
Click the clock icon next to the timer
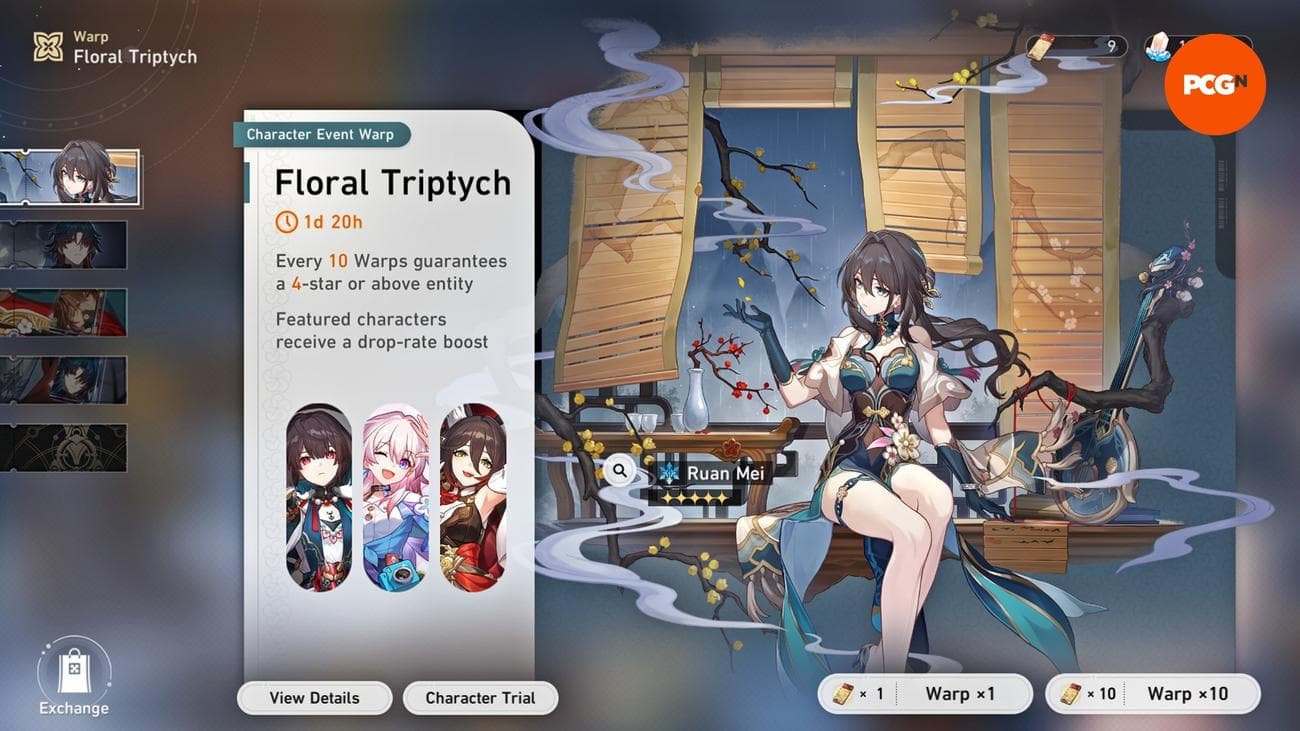pos(285,222)
